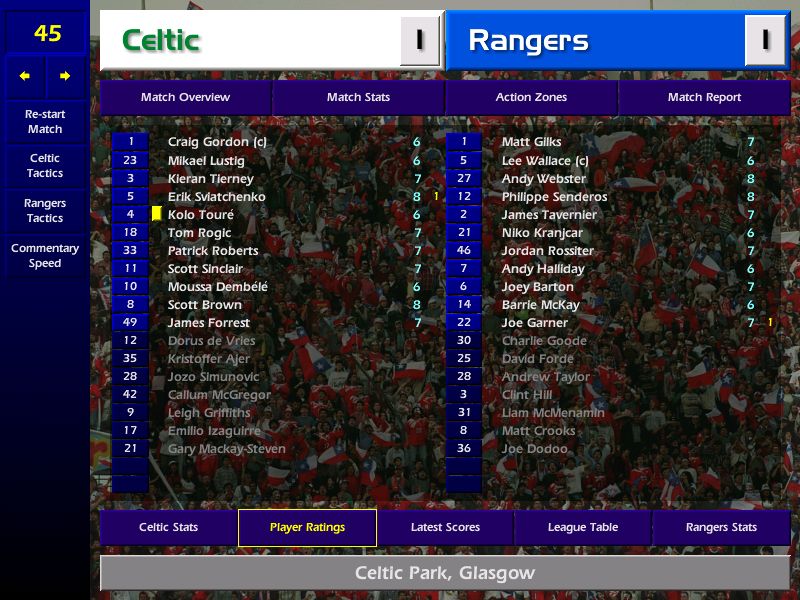Select Rangers goalkeeper Matt Gilks
The width and height of the screenshot is (800, 600).
(x=531, y=142)
